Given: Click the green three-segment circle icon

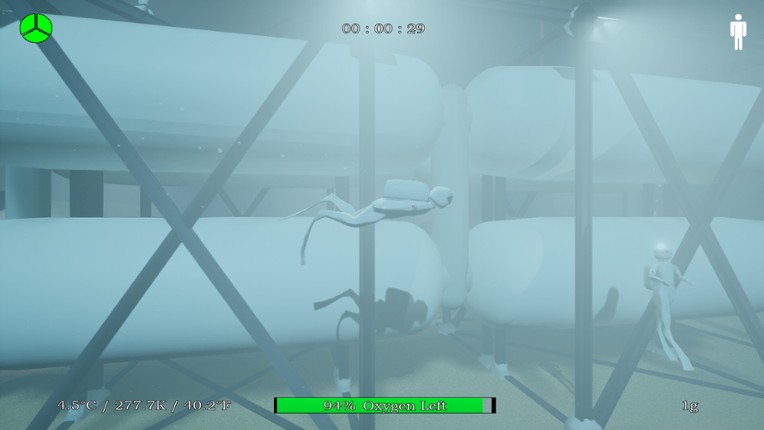Looking at the screenshot, I should click(36, 28).
